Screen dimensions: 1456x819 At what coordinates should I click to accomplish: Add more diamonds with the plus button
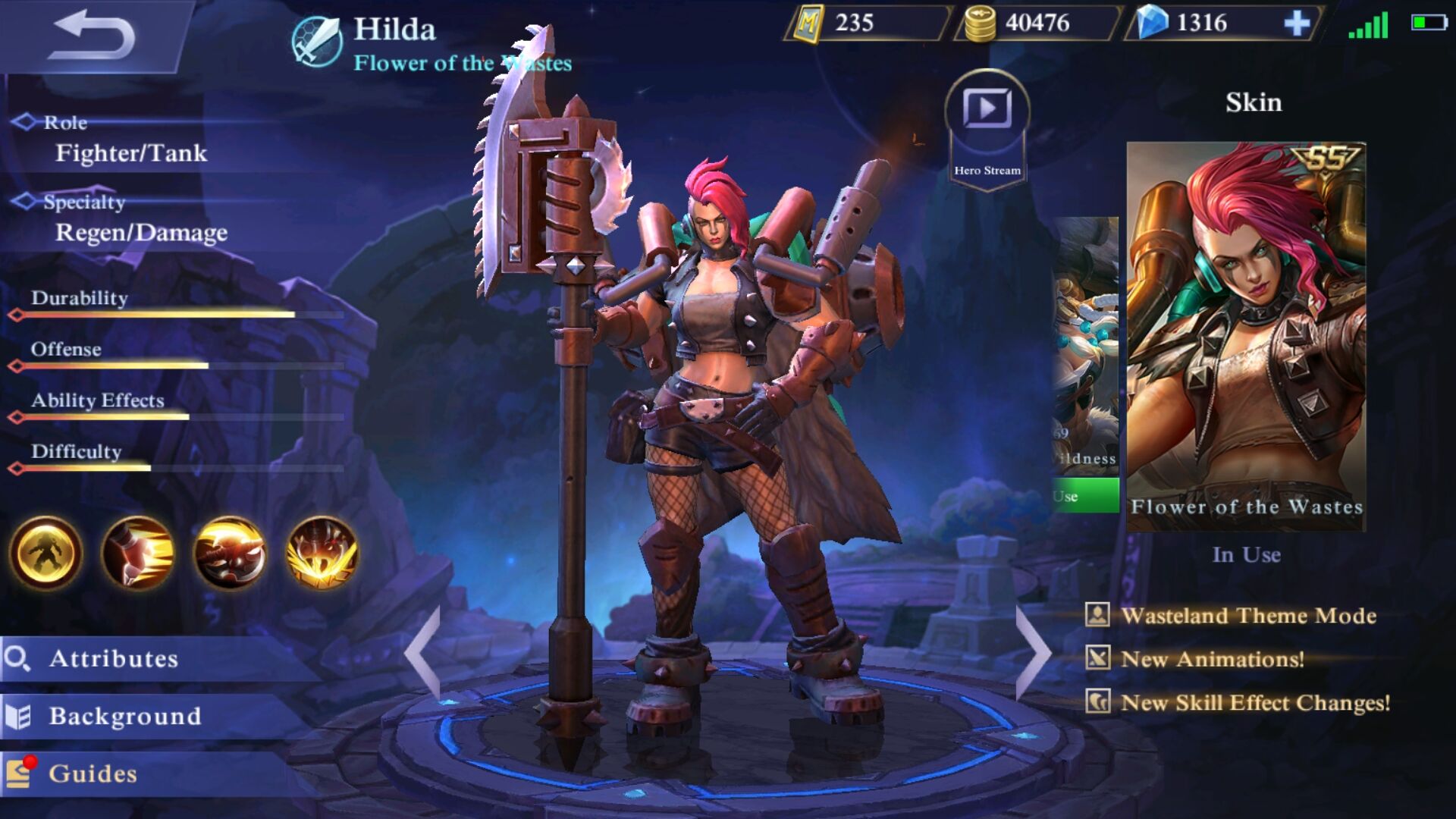[1297, 24]
